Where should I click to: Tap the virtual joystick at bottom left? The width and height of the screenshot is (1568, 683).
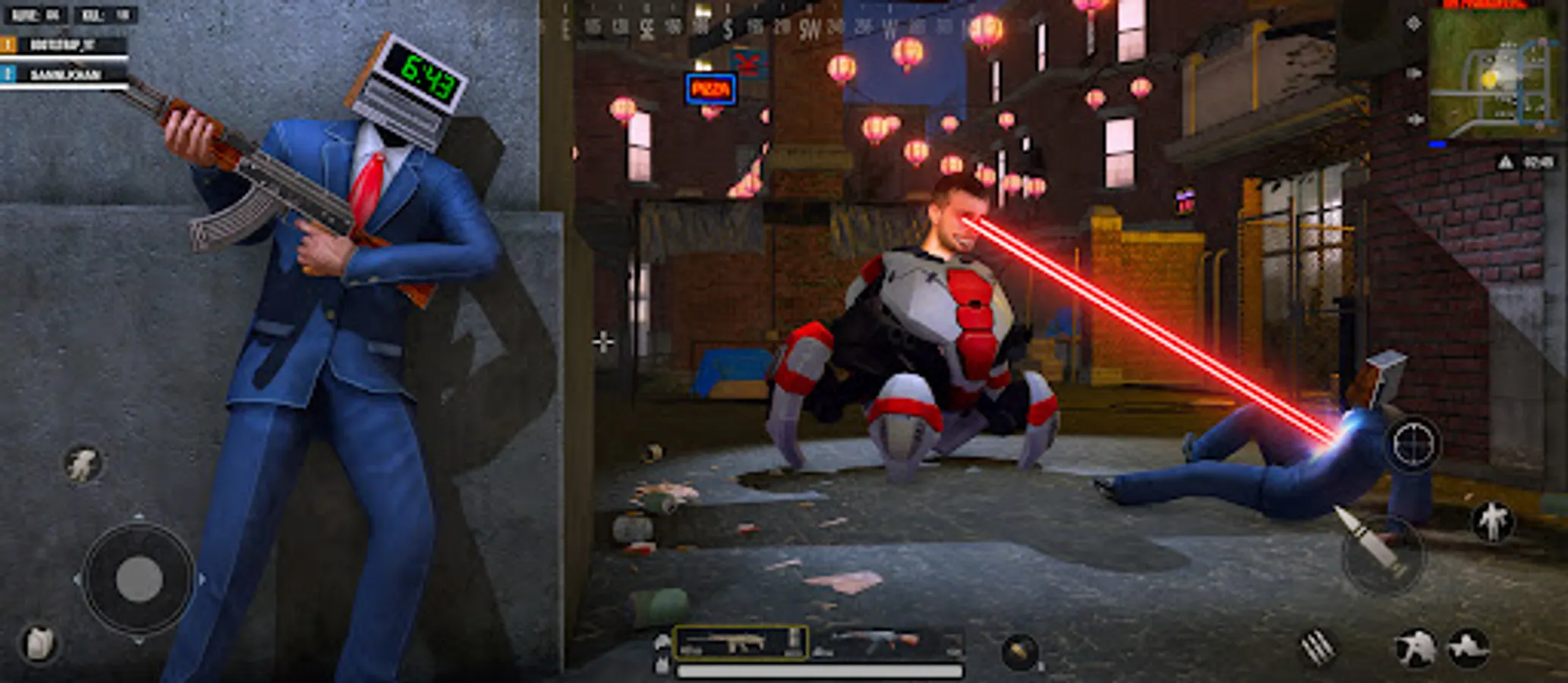(x=139, y=579)
